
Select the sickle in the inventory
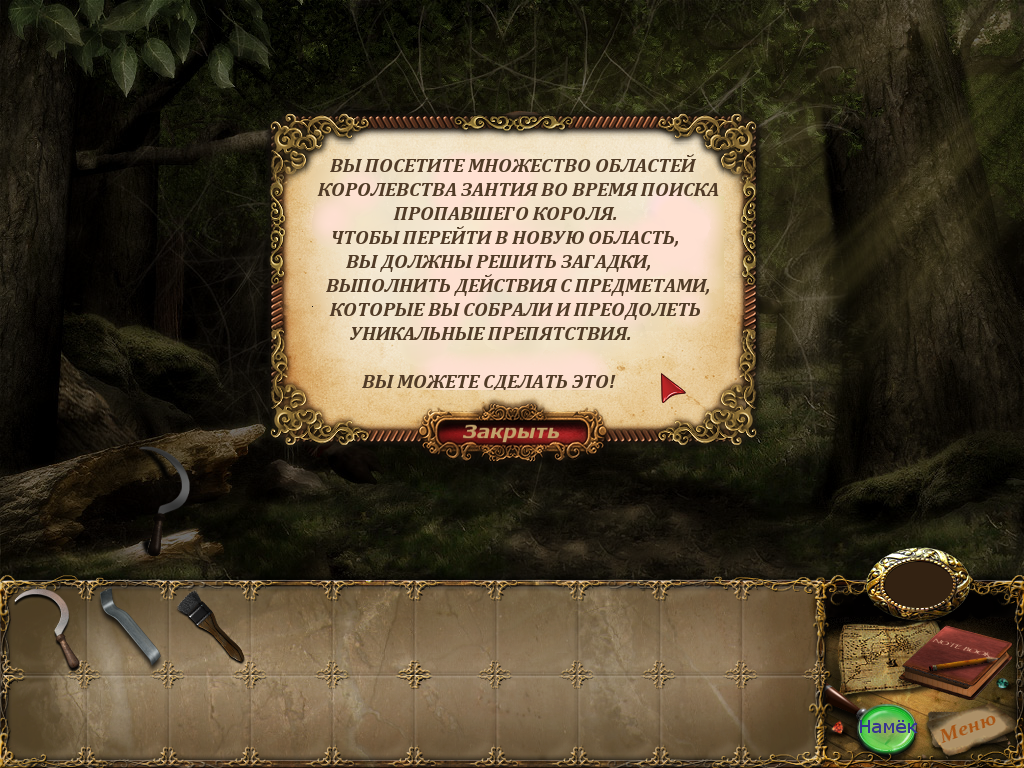coord(48,626)
